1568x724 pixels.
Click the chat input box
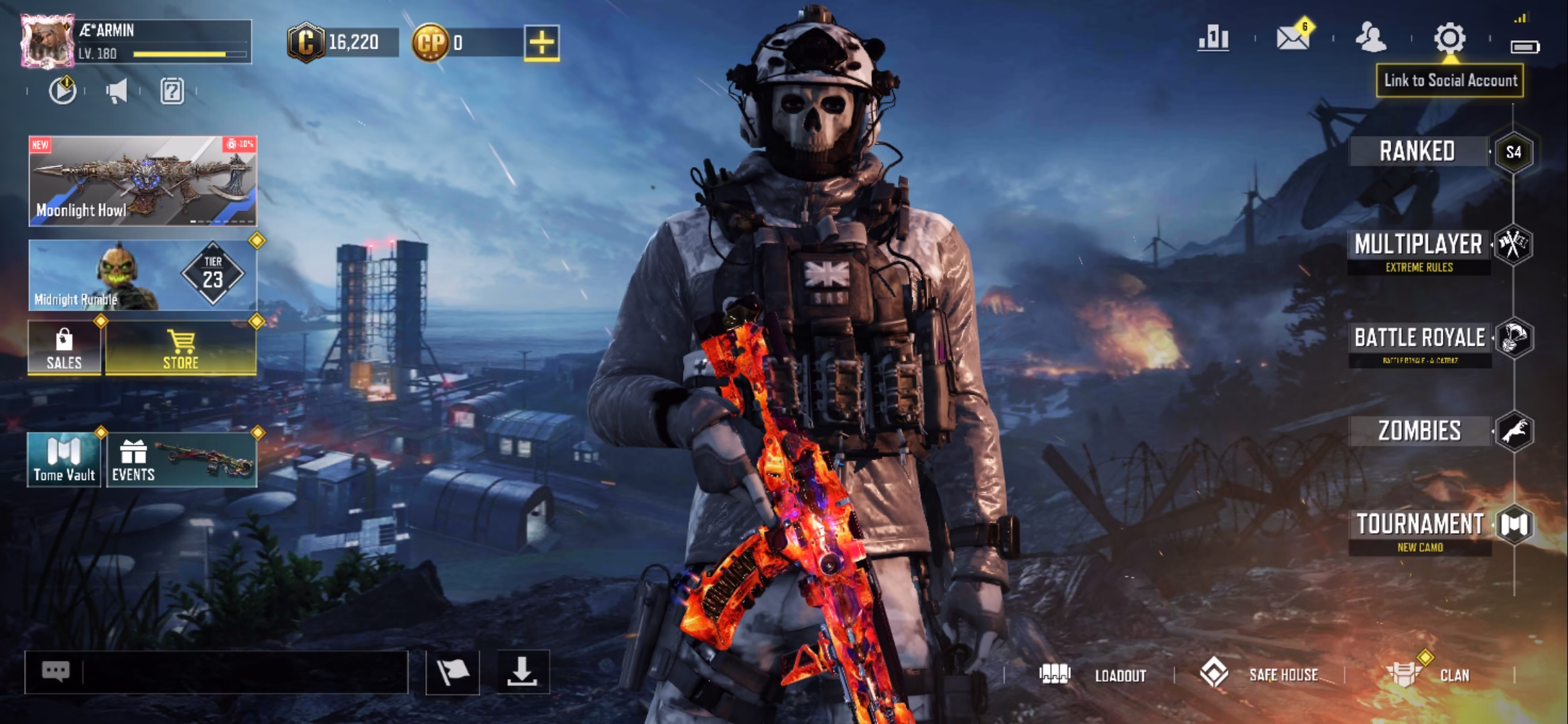point(241,672)
